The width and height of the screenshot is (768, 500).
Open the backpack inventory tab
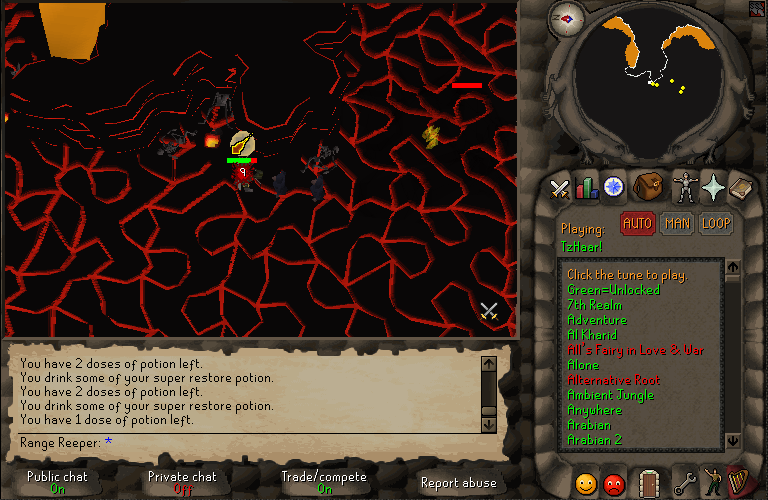click(x=649, y=186)
